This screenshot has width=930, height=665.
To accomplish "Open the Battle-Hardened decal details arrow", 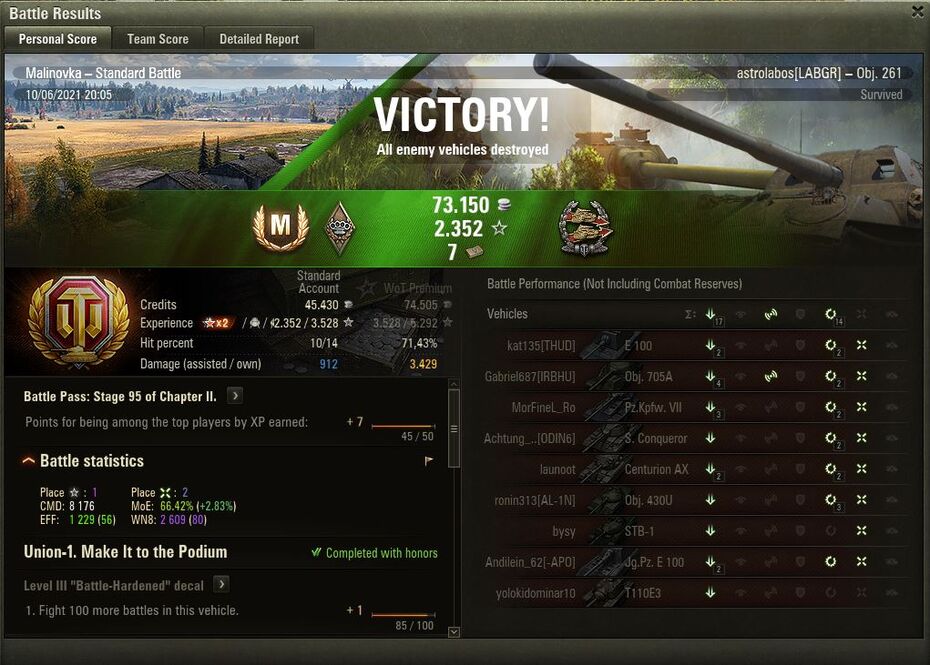I will (x=222, y=585).
